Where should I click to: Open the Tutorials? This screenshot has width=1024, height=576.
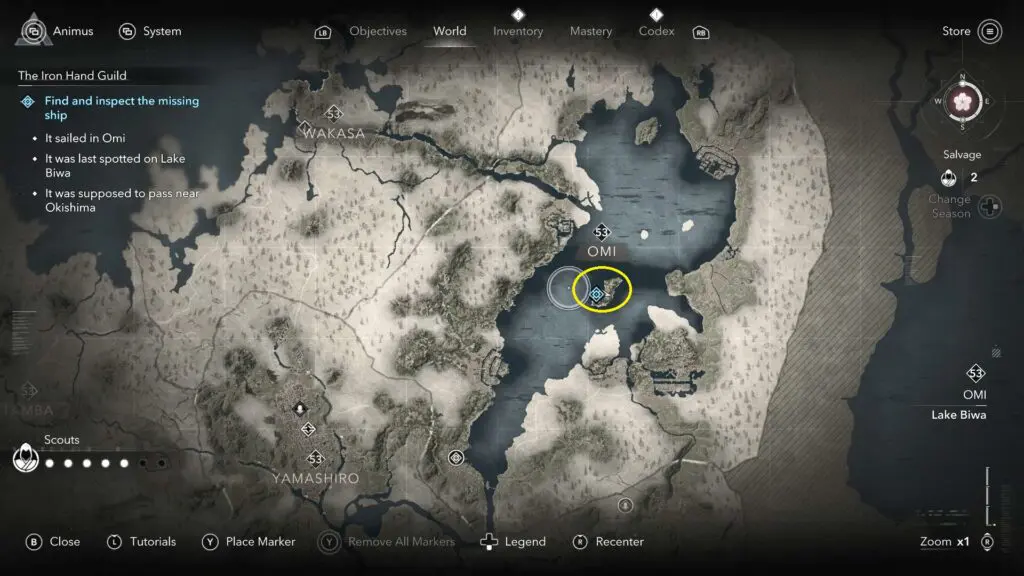[142, 541]
